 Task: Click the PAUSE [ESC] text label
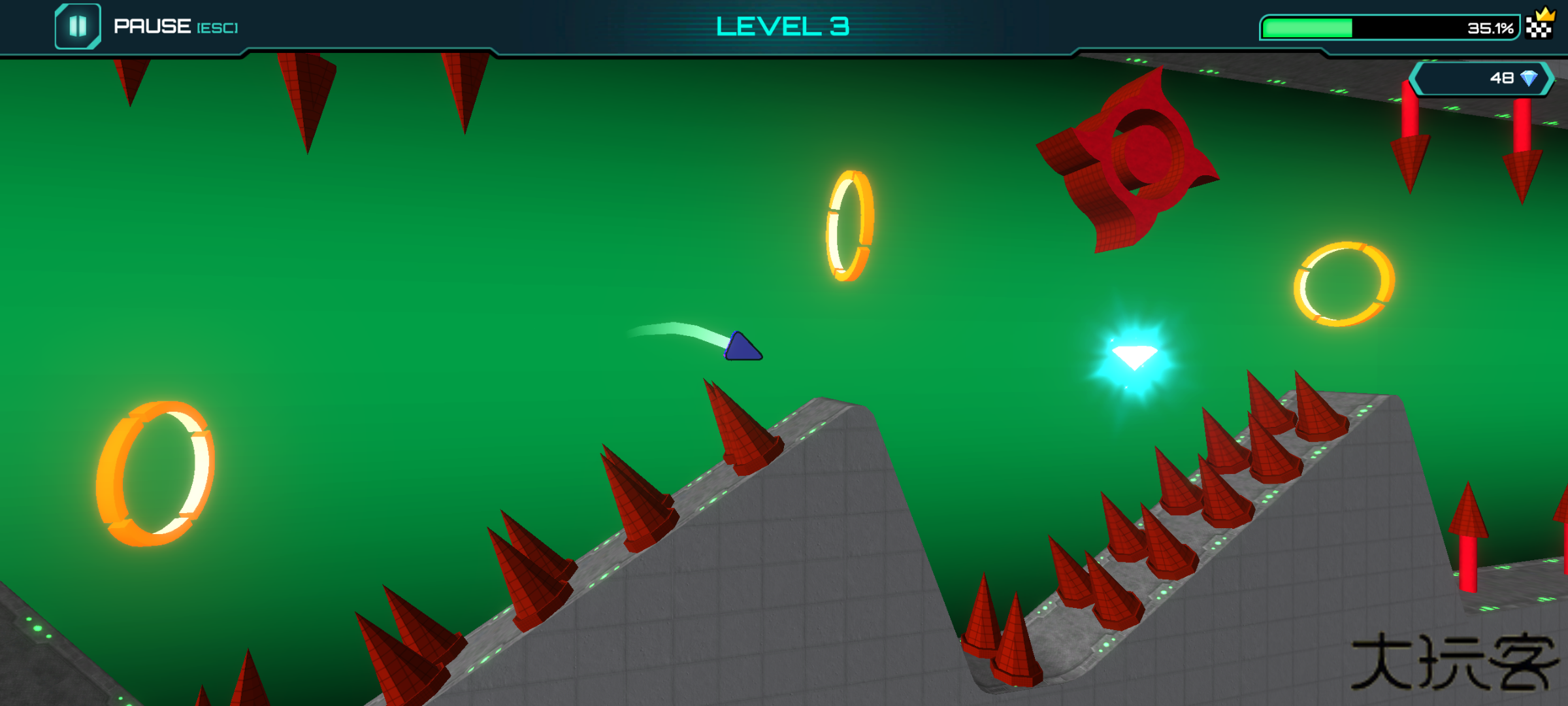click(176, 26)
